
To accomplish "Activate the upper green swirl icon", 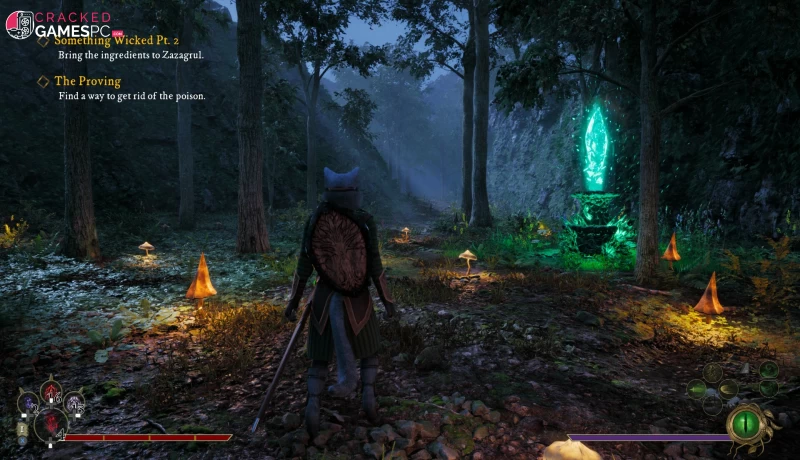I will [768, 369].
